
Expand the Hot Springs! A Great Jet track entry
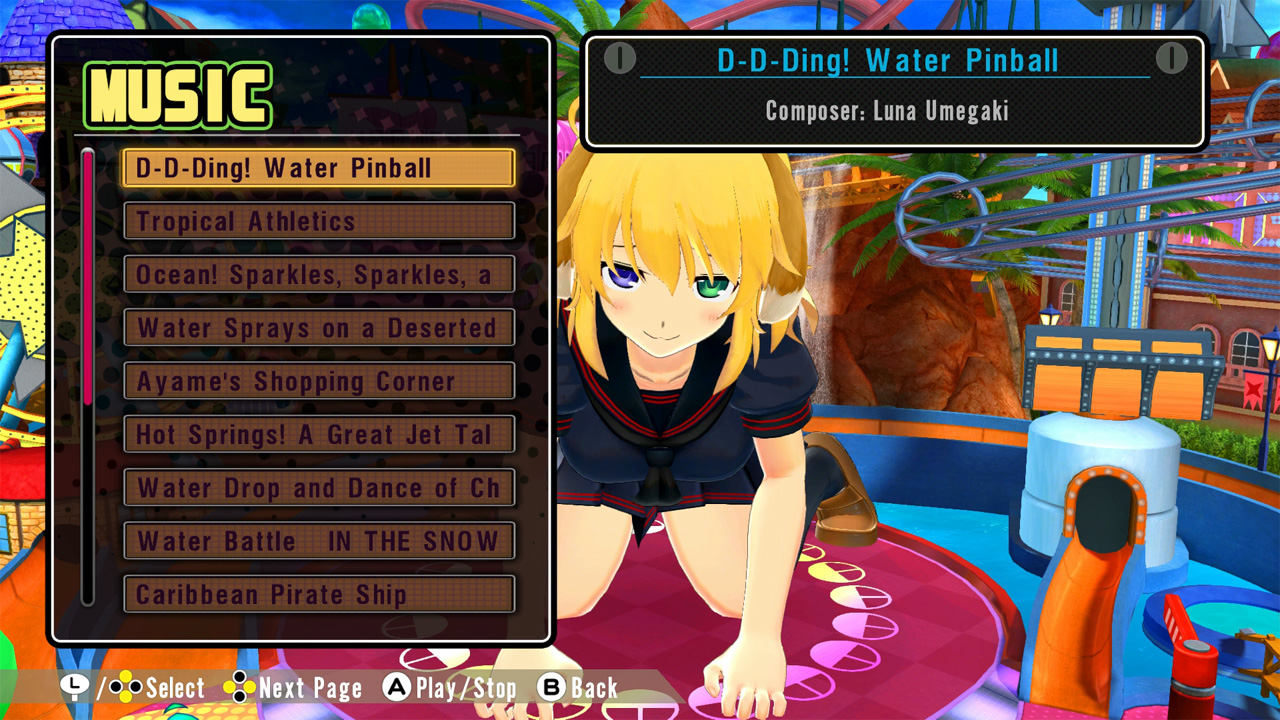(x=318, y=434)
